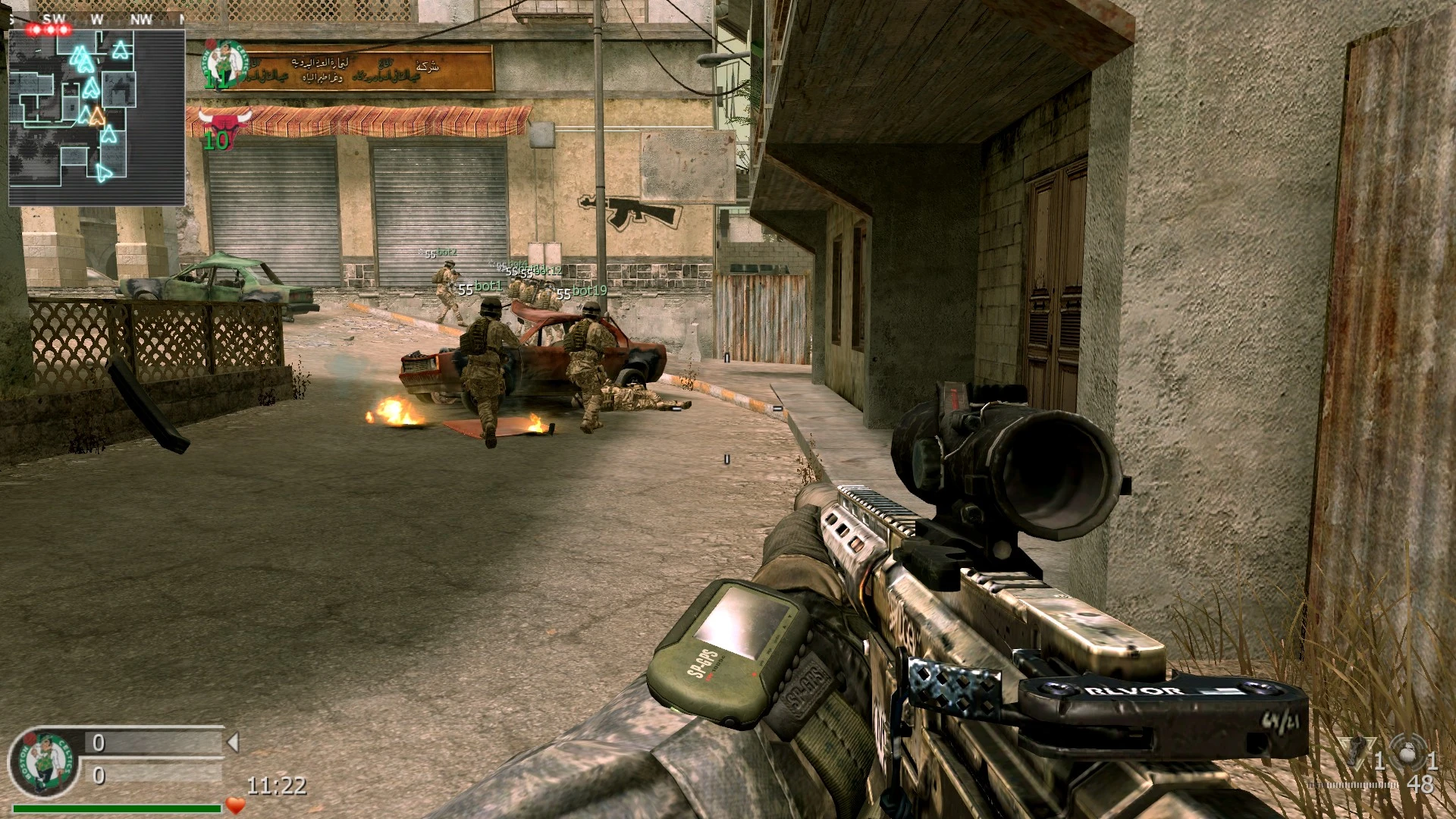Screen dimensions: 1456x819
Task: Click the yellow objective arrow on the minimap
Action: pos(96,117)
